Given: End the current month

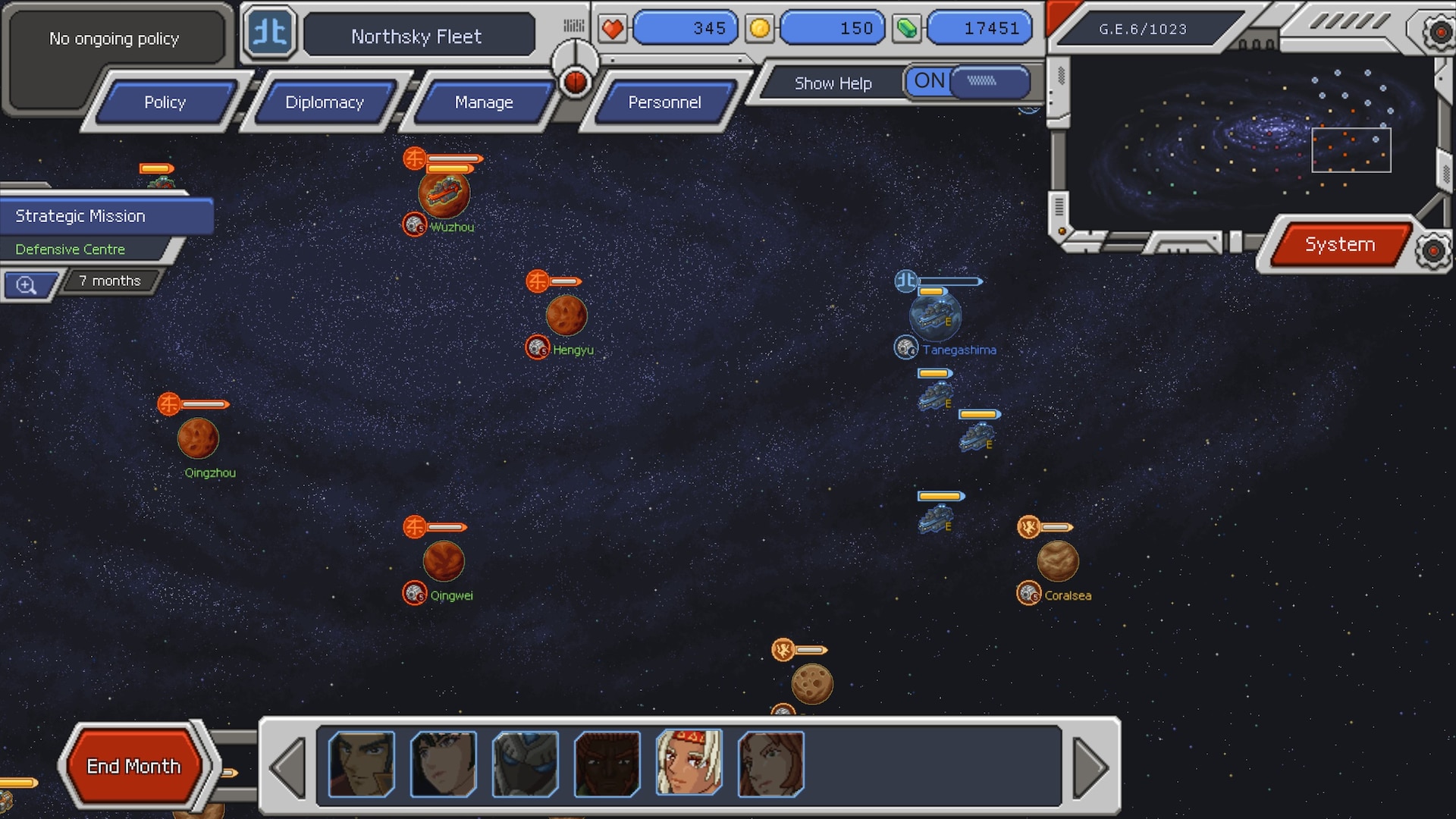Looking at the screenshot, I should (133, 766).
